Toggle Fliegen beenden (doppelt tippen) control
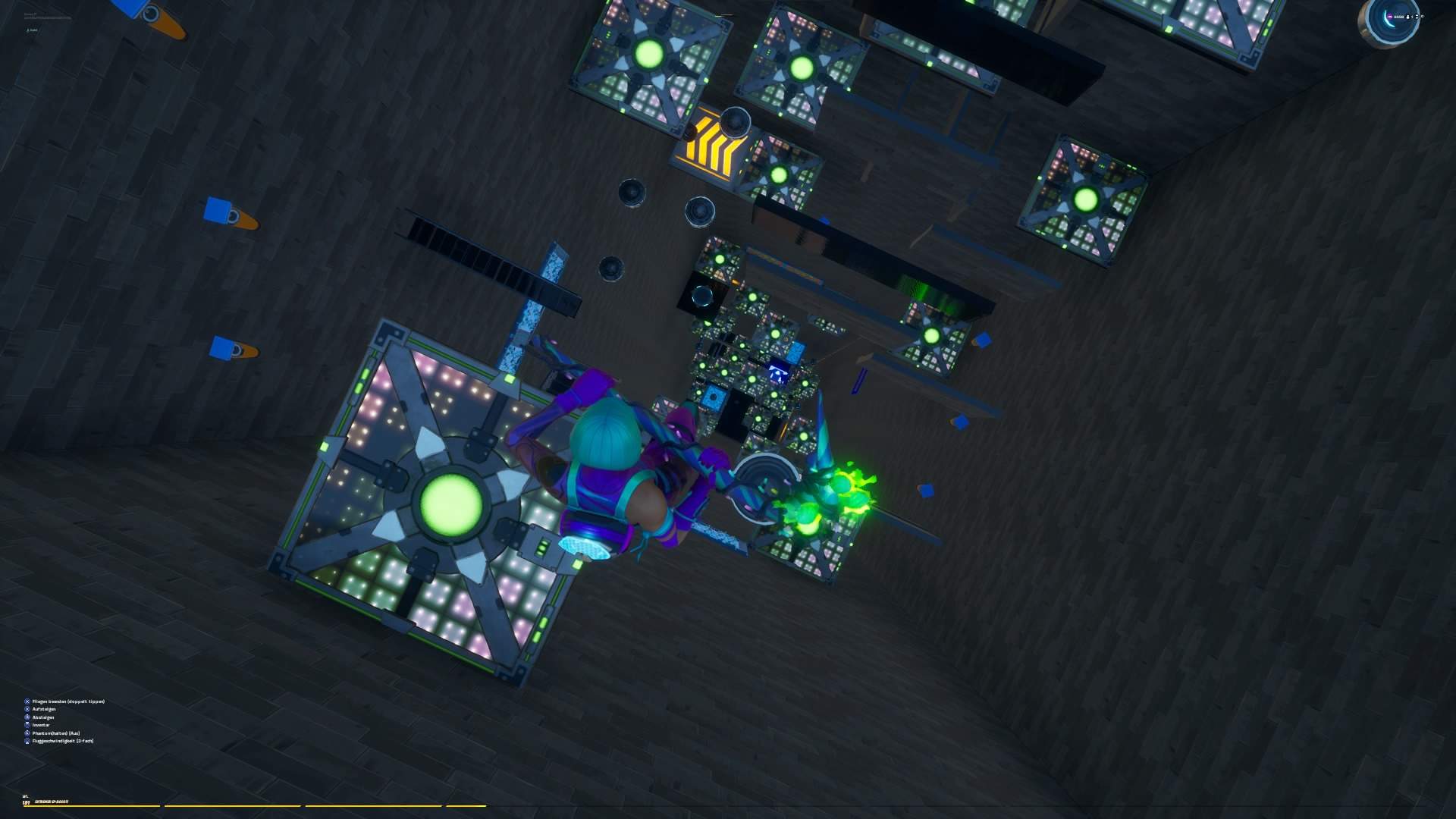 coord(68,701)
